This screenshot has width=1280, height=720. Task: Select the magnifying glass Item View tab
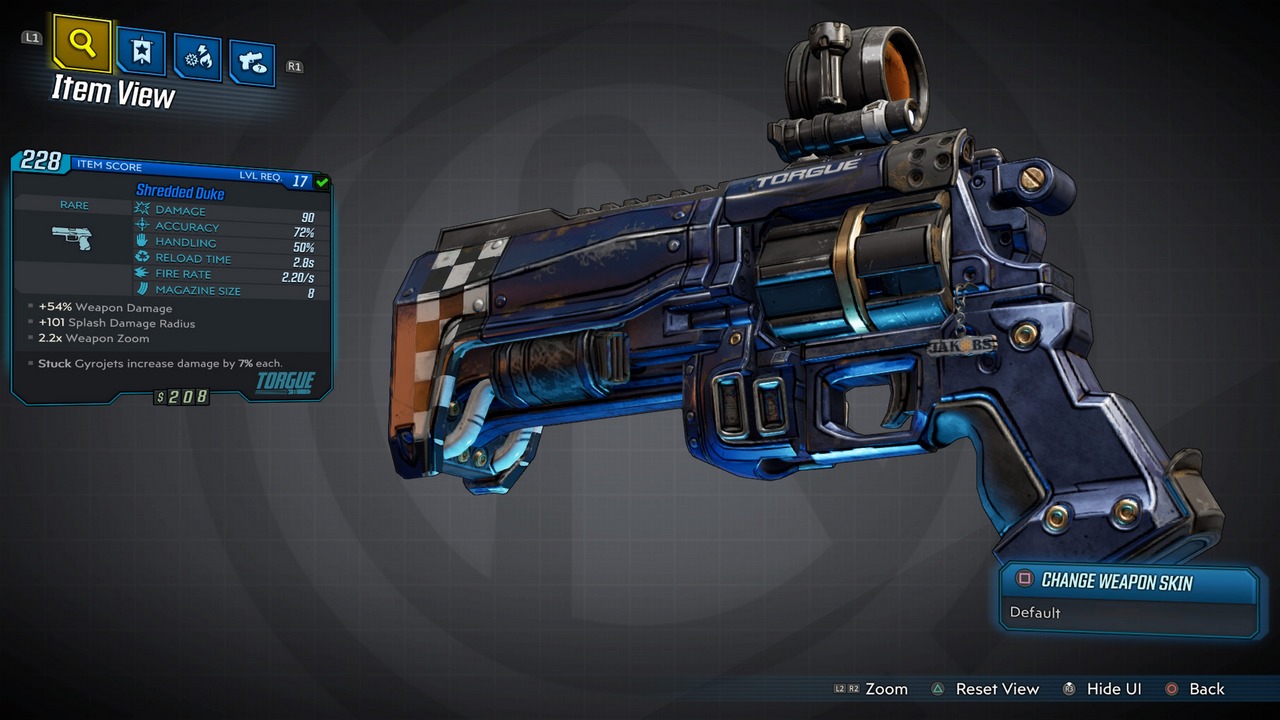(82, 44)
